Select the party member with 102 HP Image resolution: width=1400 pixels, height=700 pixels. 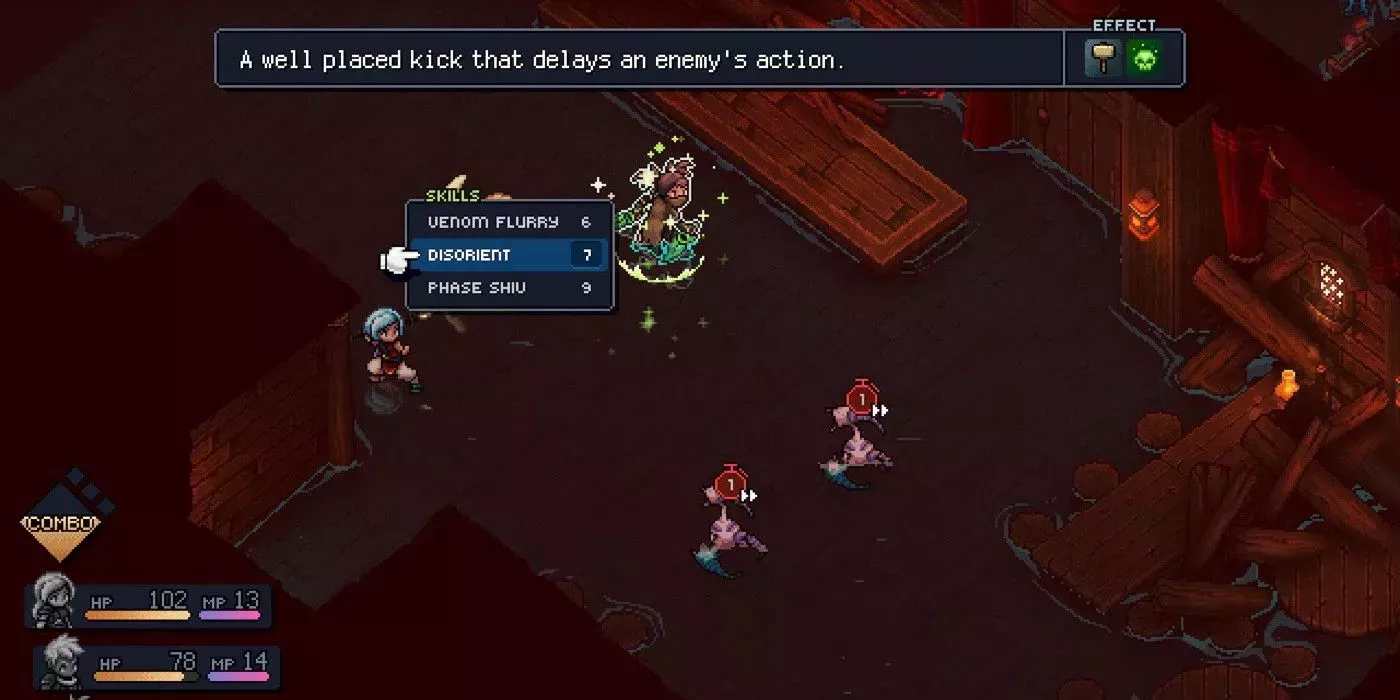[150, 603]
